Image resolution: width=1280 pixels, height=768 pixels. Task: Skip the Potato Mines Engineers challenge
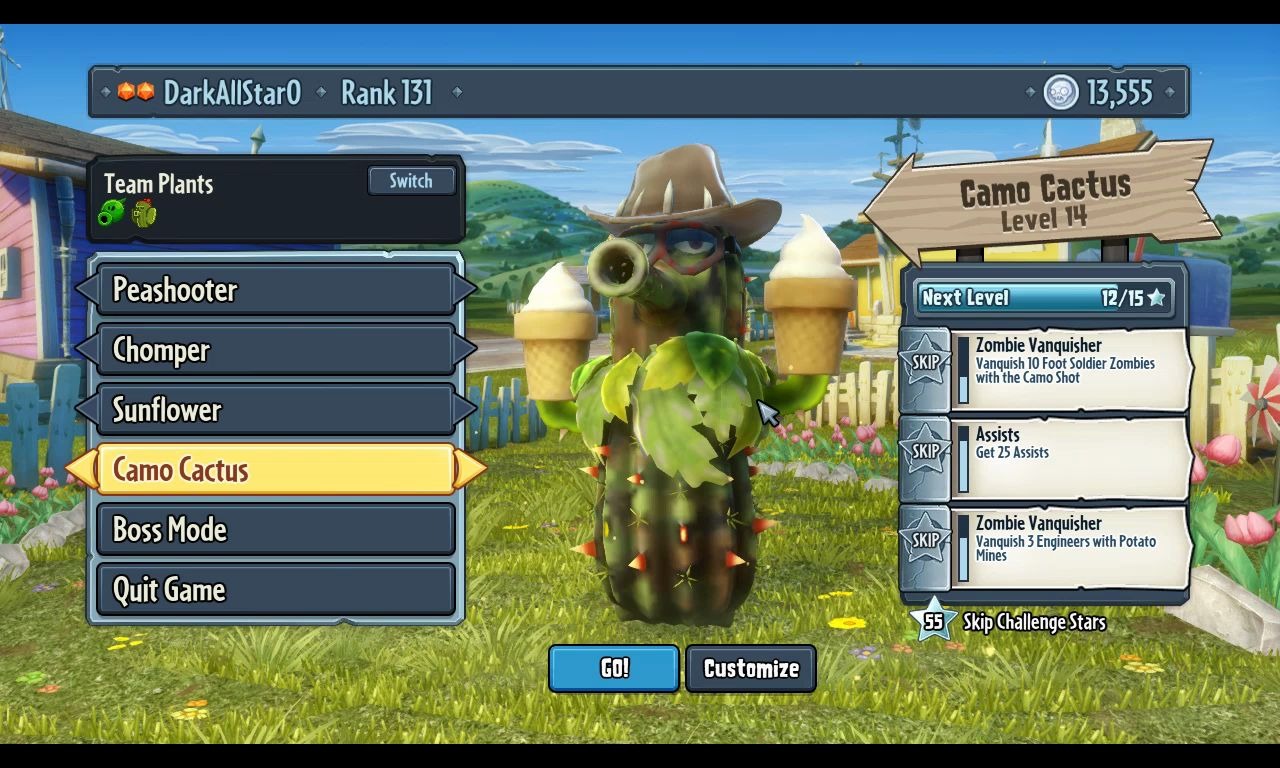[925, 540]
